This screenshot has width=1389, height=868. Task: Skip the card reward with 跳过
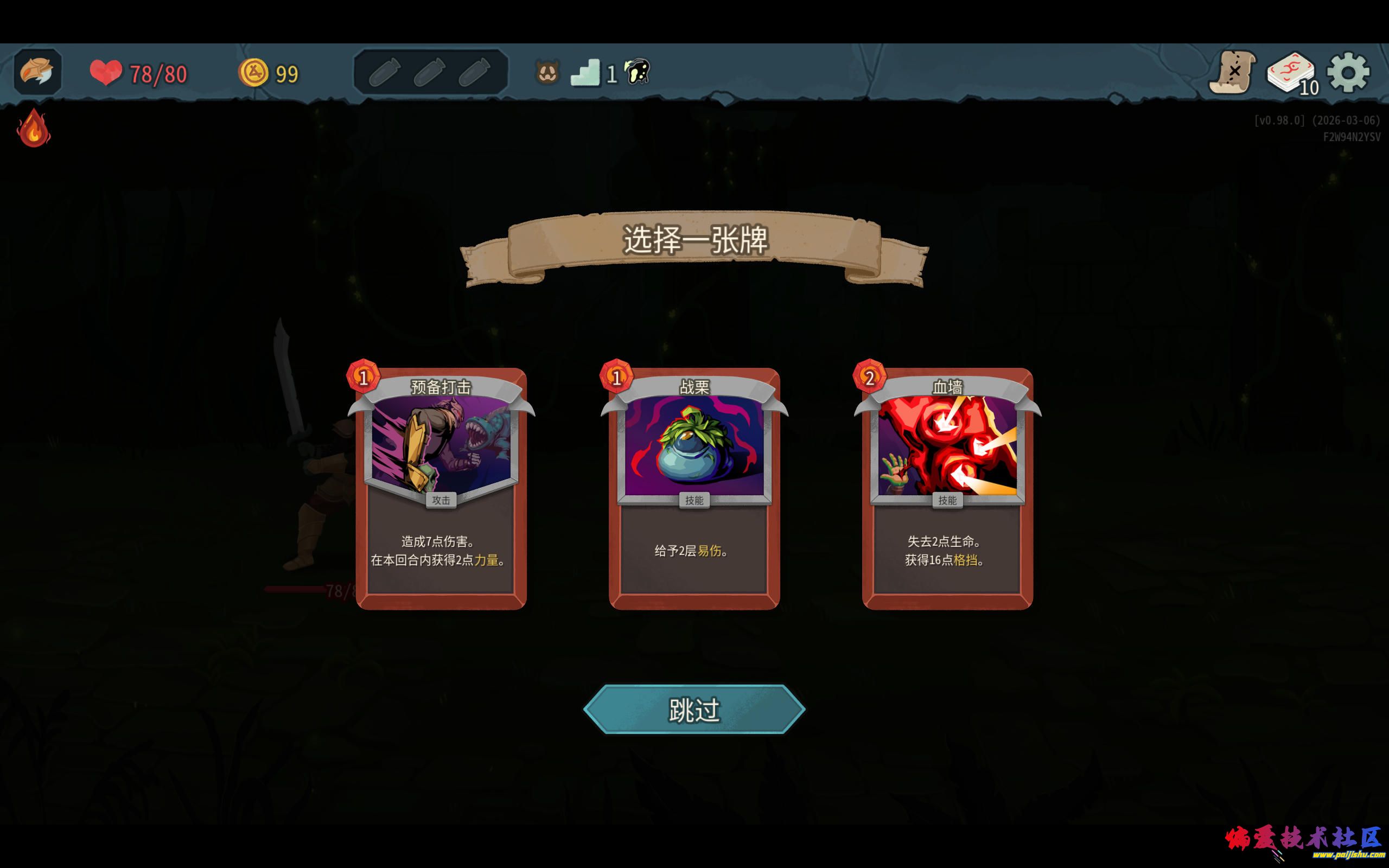click(x=694, y=710)
